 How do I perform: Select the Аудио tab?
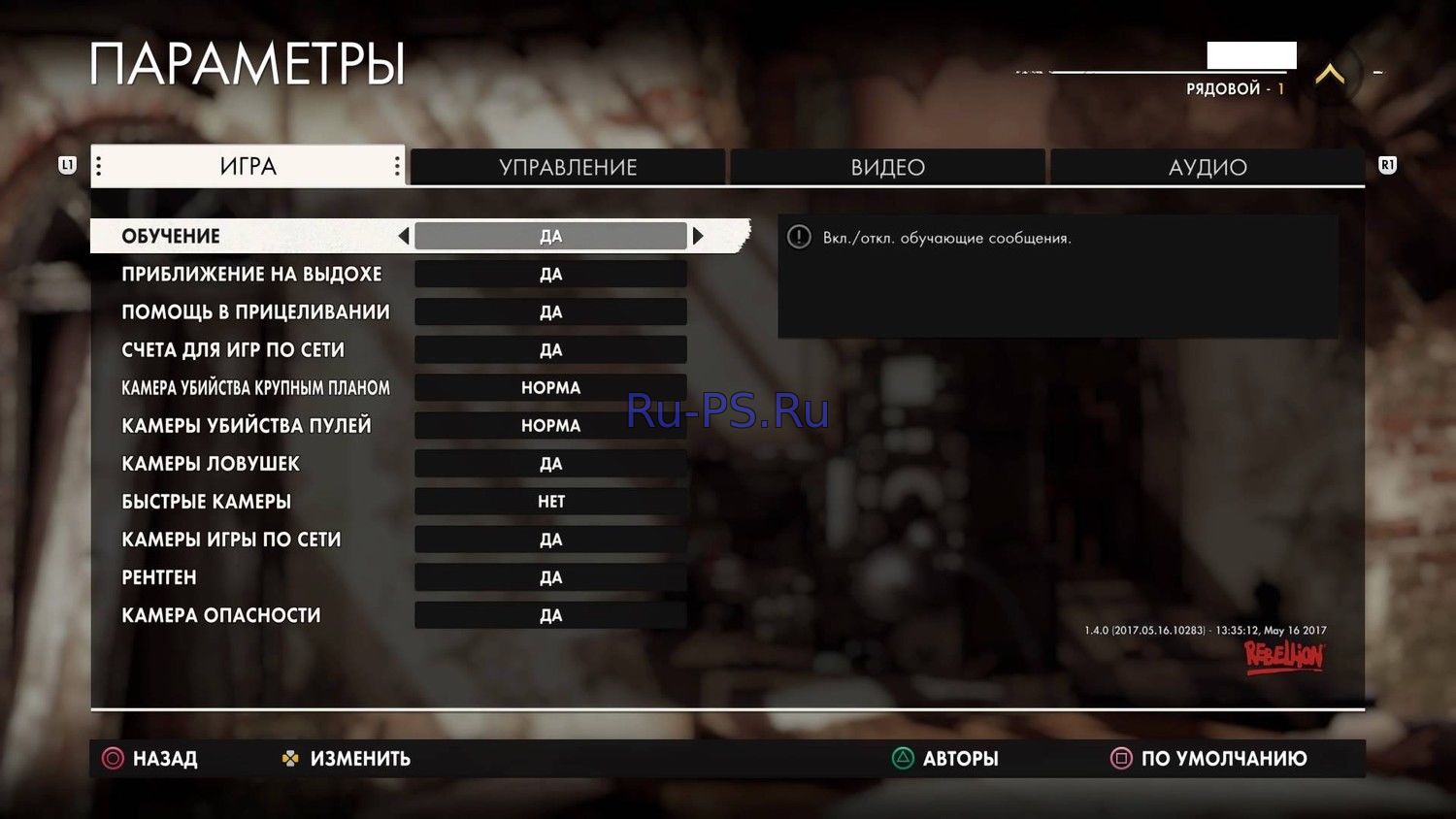tap(1207, 167)
